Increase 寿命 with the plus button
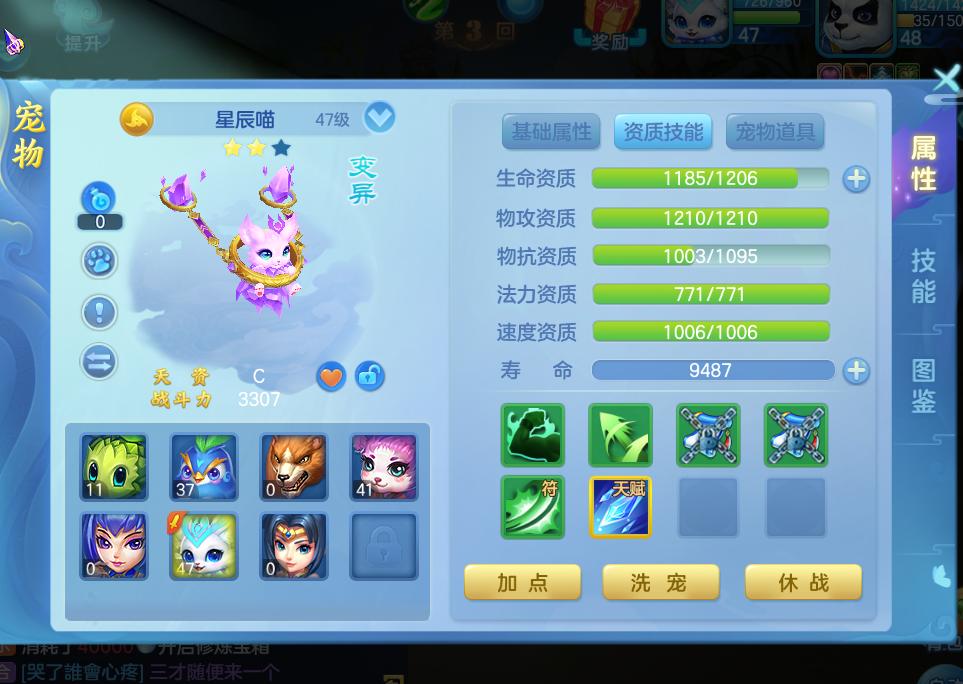963x684 pixels. (856, 371)
